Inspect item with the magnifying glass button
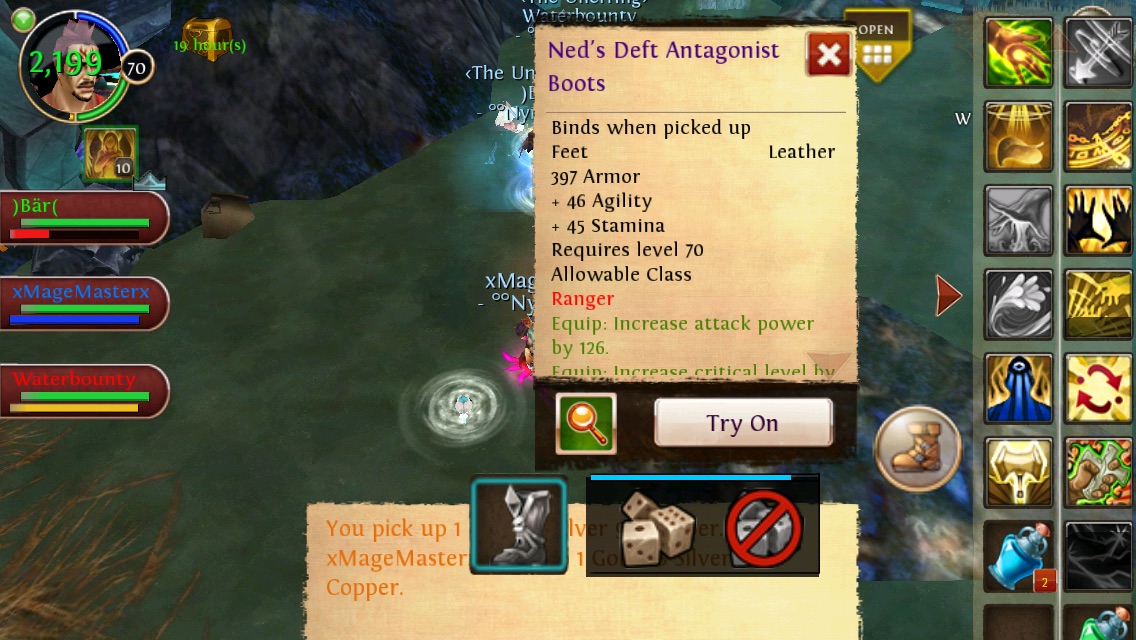Viewport: 1136px width, 640px height. click(x=585, y=423)
